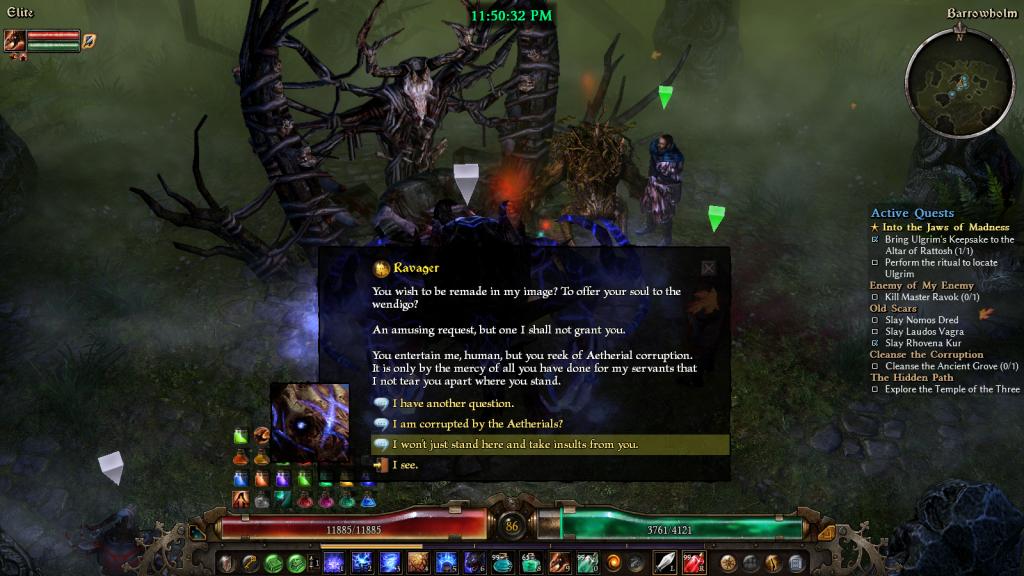
Task: Use the red health potion slot
Action: (694, 562)
